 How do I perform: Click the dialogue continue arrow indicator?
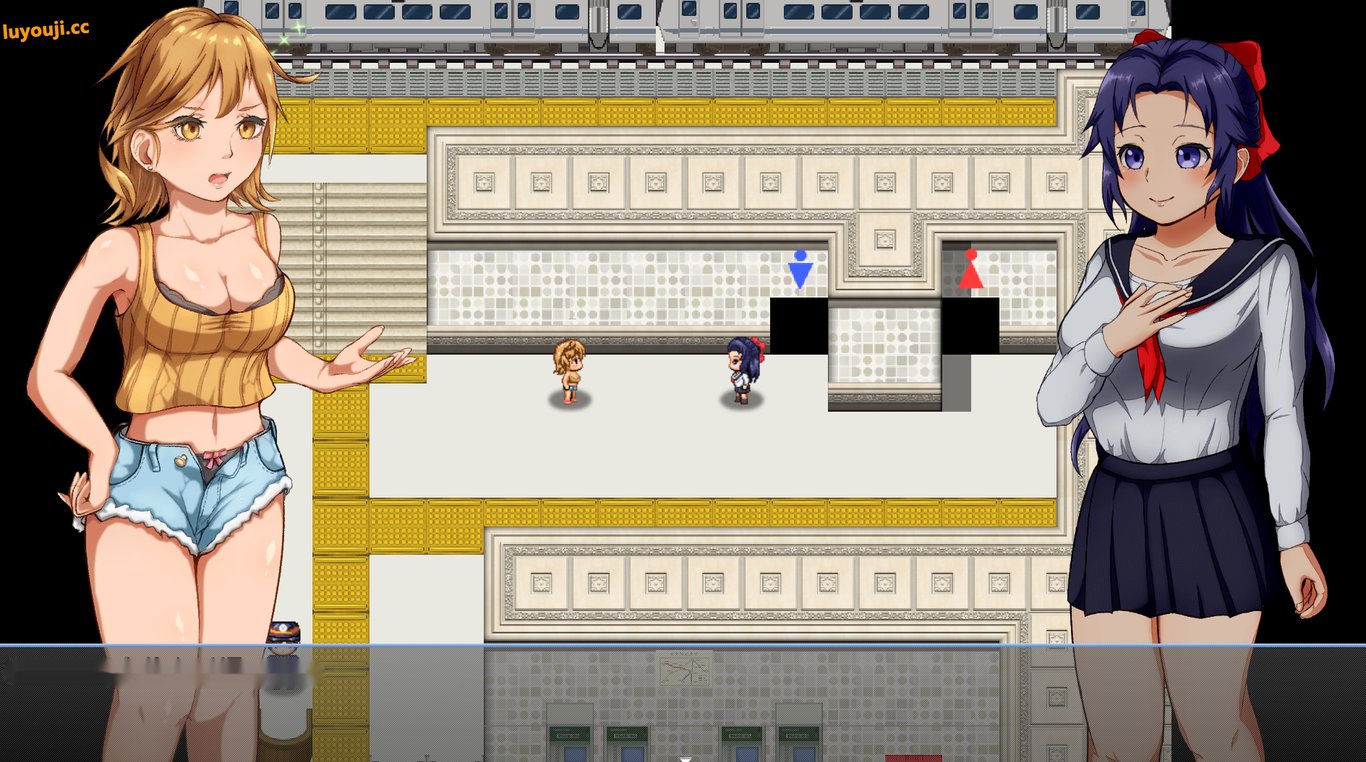click(684, 757)
